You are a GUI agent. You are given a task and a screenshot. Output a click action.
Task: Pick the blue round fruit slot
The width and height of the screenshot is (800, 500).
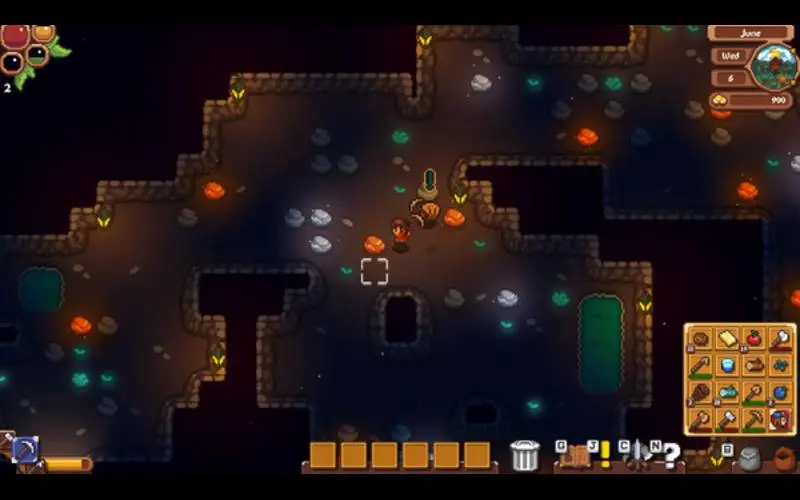(781, 392)
